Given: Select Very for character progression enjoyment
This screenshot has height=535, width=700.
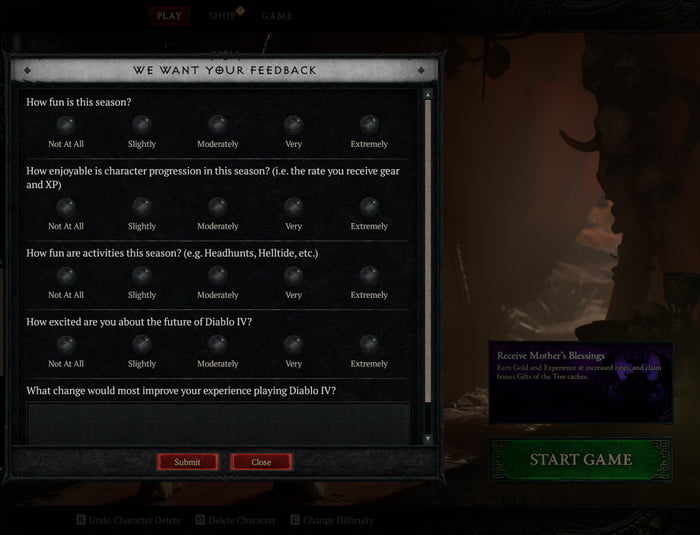Looking at the screenshot, I should click(x=293, y=207).
